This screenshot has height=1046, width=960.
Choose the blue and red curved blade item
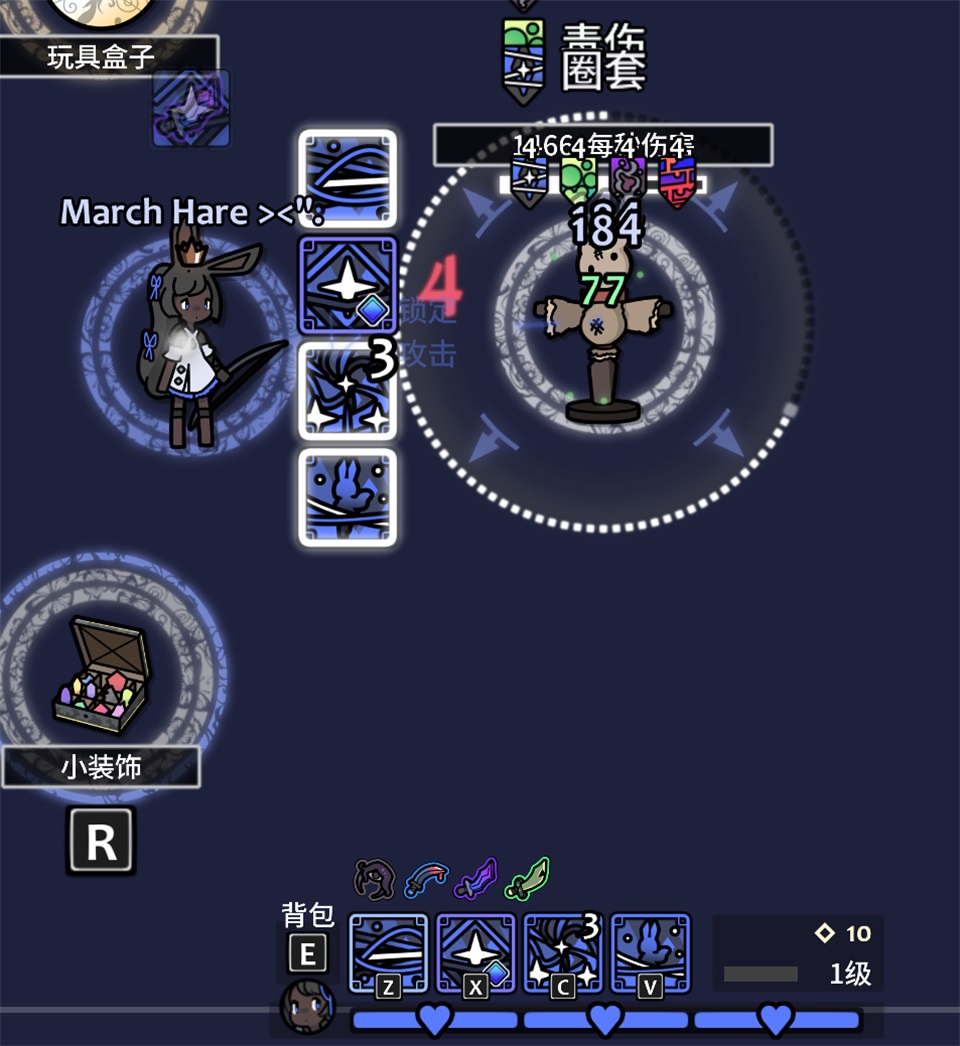pos(426,879)
